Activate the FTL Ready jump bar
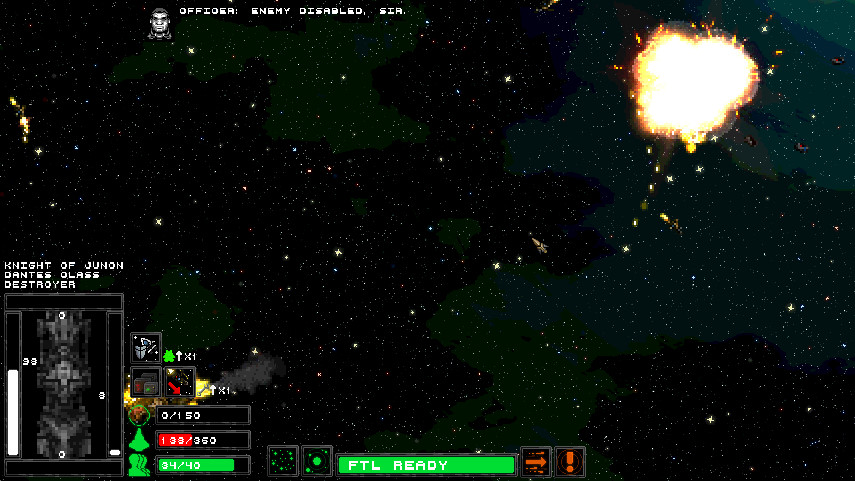The image size is (855, 481). [x=426, y=465]
